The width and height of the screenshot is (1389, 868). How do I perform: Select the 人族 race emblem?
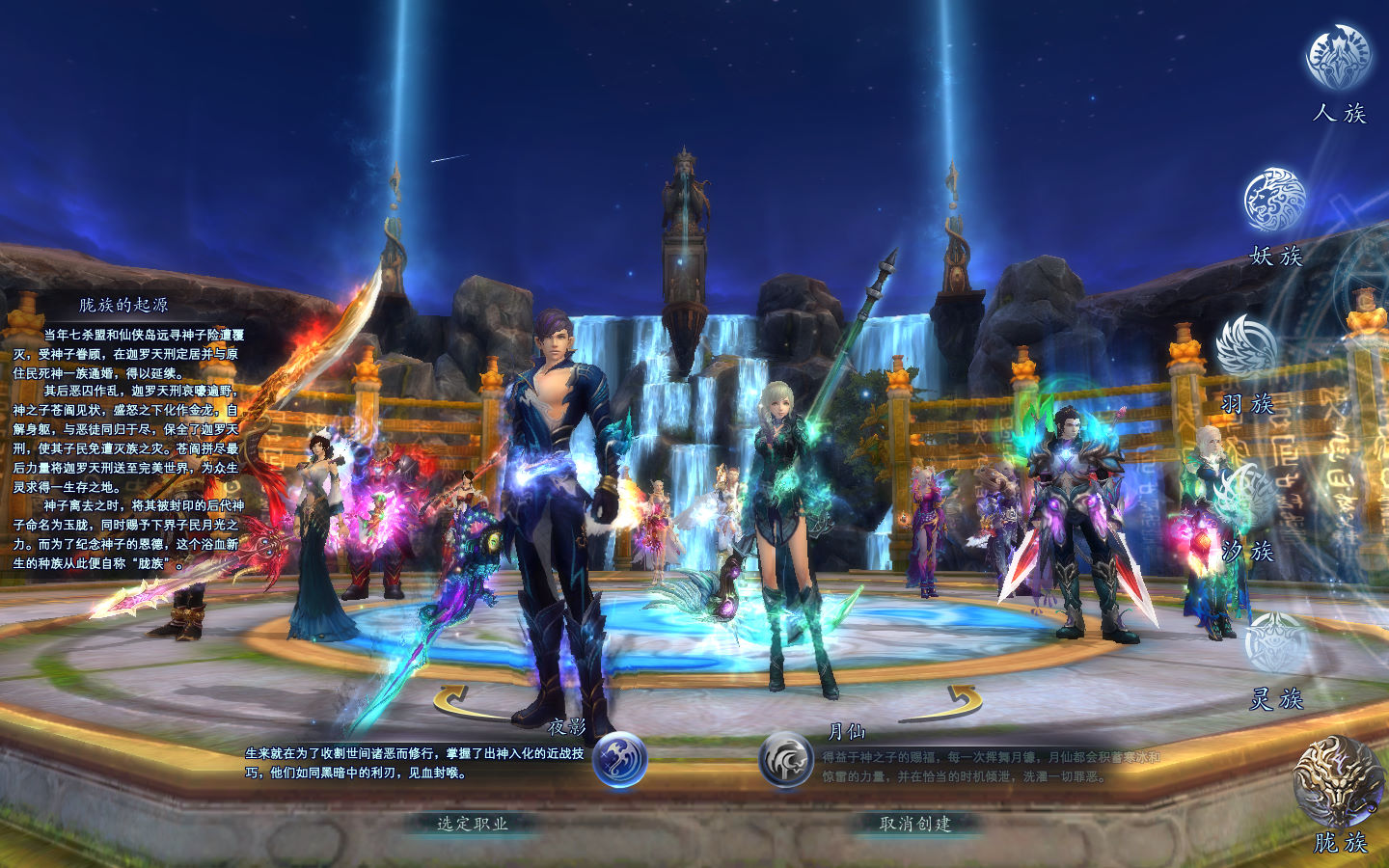[x=1338, y=58]
